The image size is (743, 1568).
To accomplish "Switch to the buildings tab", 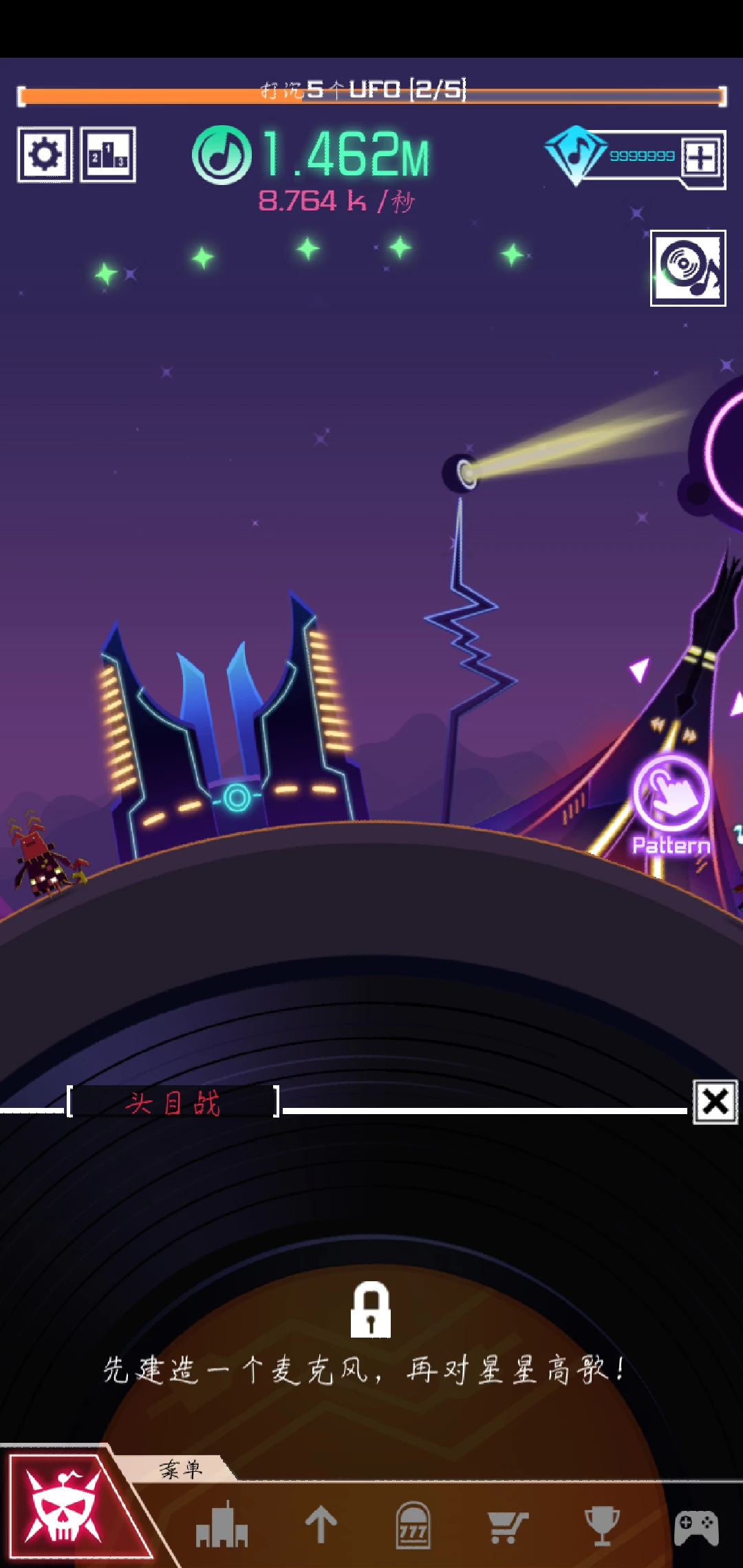I will tap(221, 1525).
